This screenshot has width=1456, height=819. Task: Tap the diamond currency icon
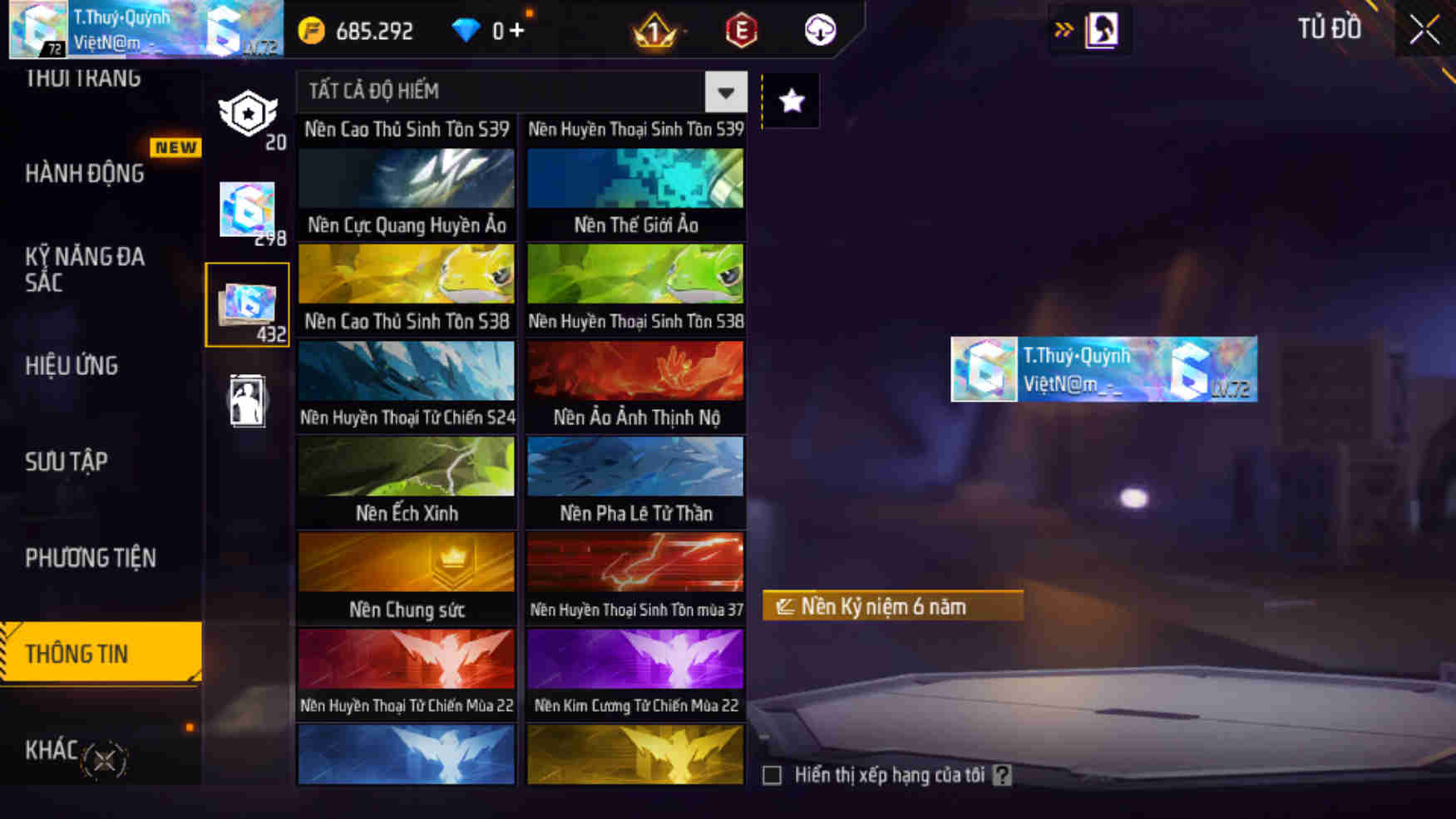pos(467,29)
